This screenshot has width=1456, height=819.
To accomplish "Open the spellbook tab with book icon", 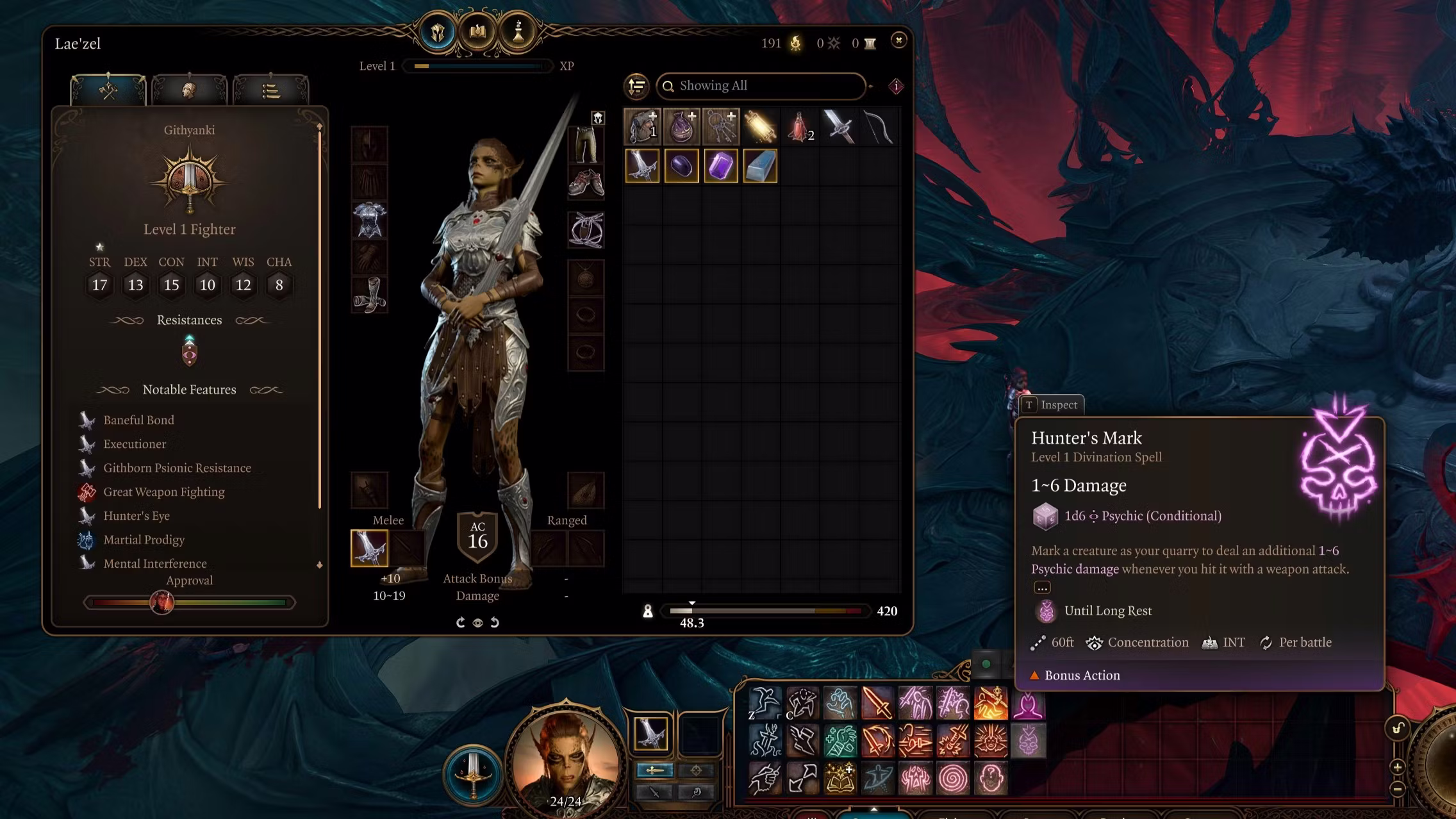I will click(477, 32).
